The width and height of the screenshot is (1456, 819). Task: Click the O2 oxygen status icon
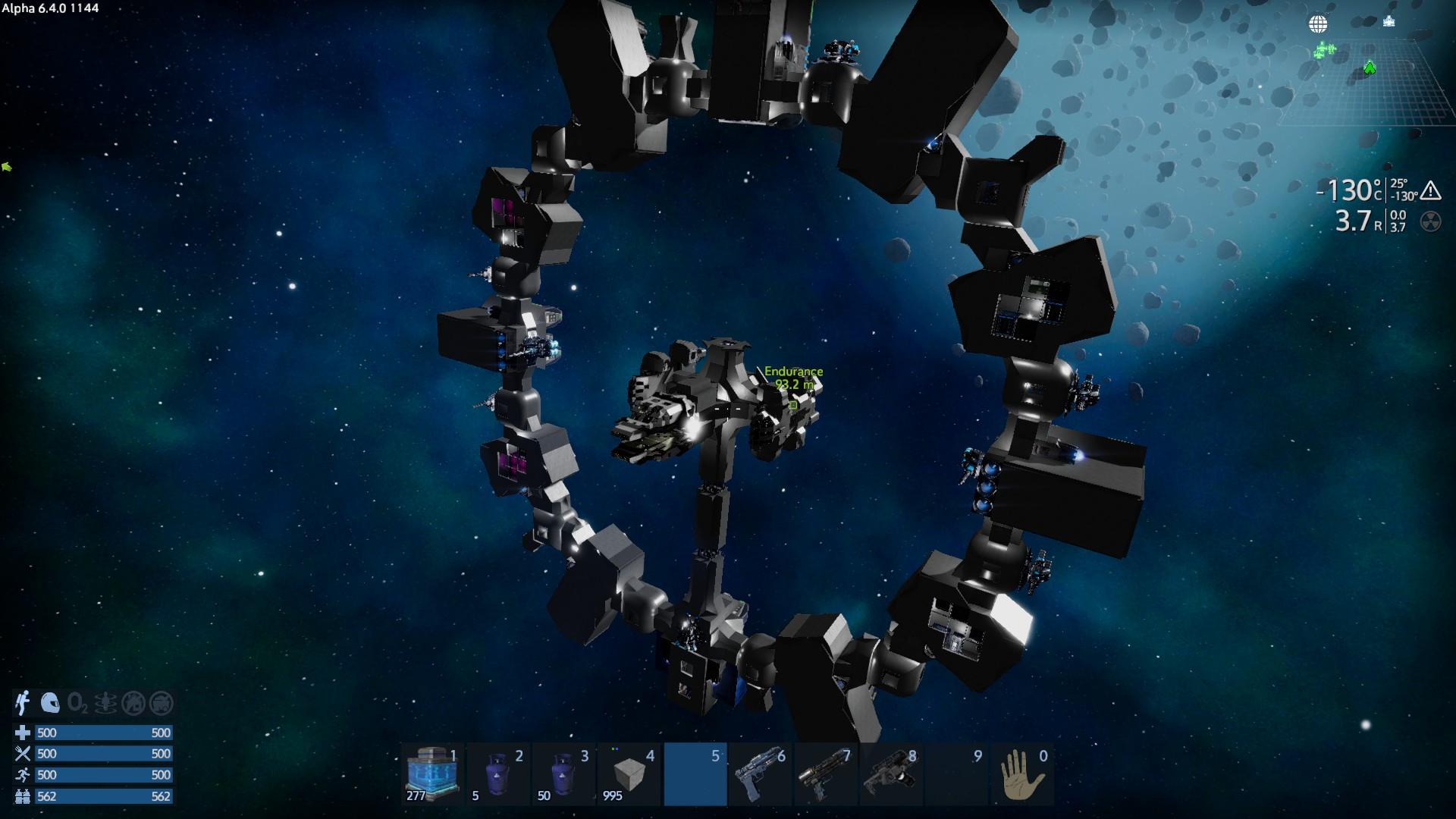77,703
